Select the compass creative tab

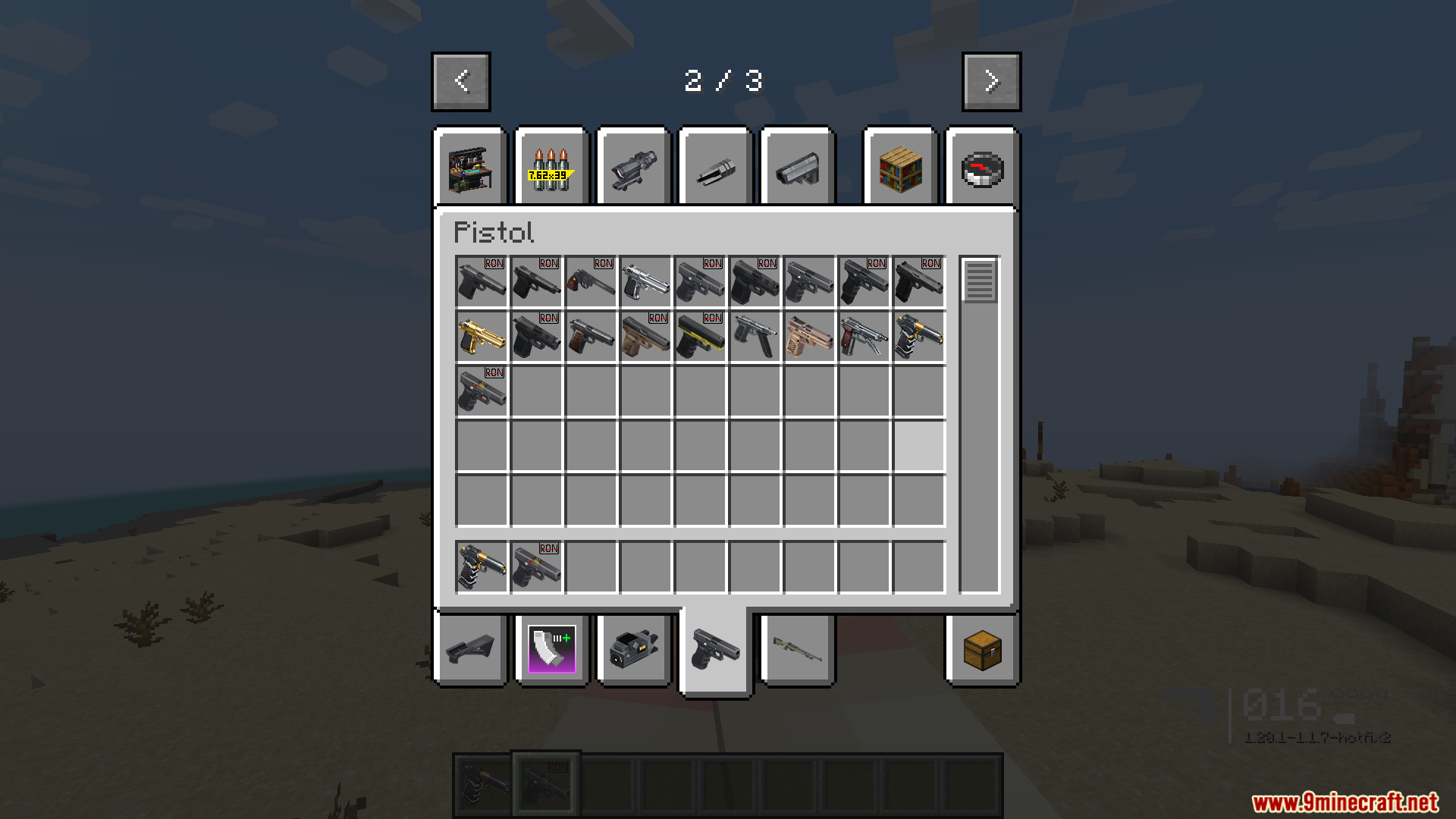coord(982,168)
